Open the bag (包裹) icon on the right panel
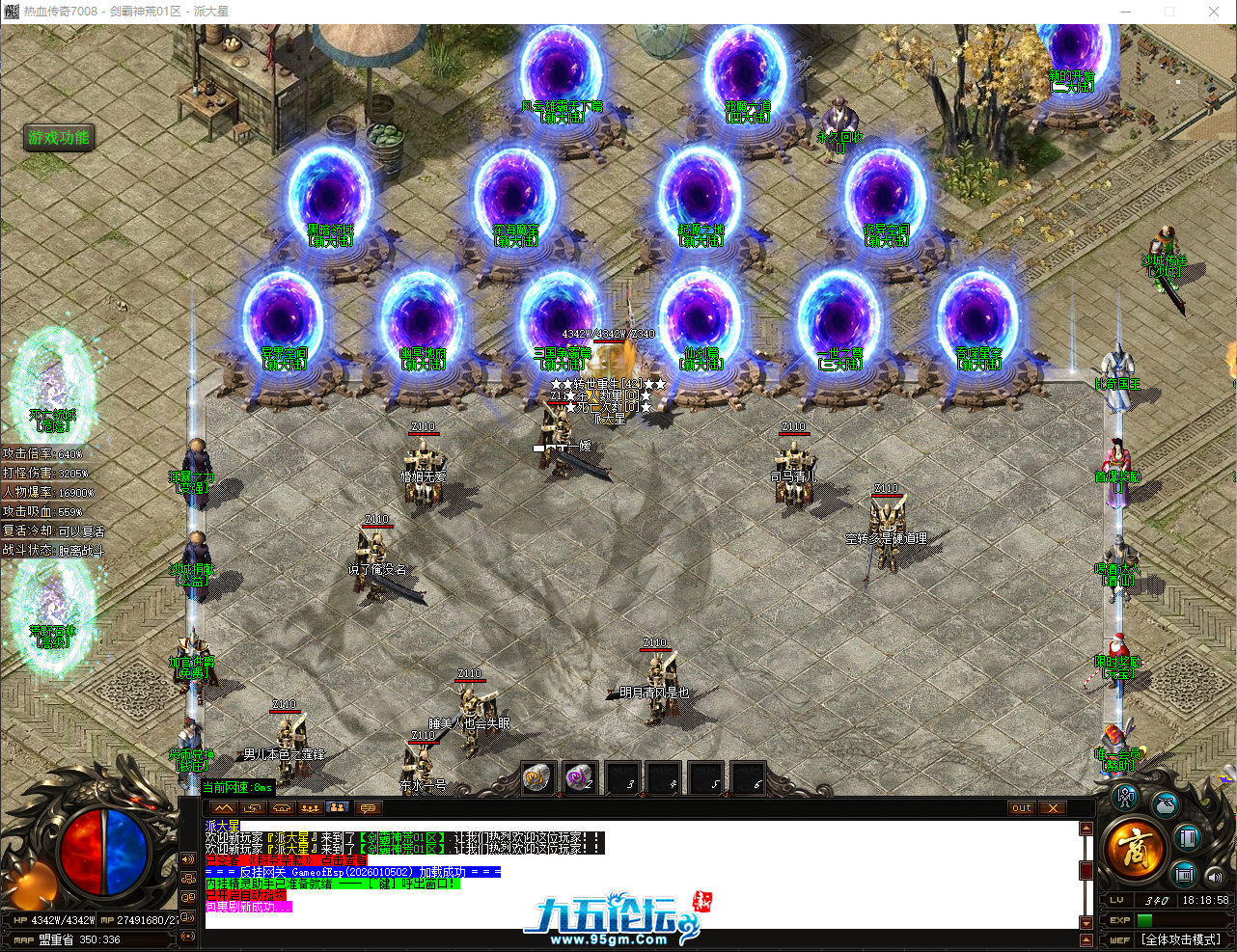 [1164, 804]
